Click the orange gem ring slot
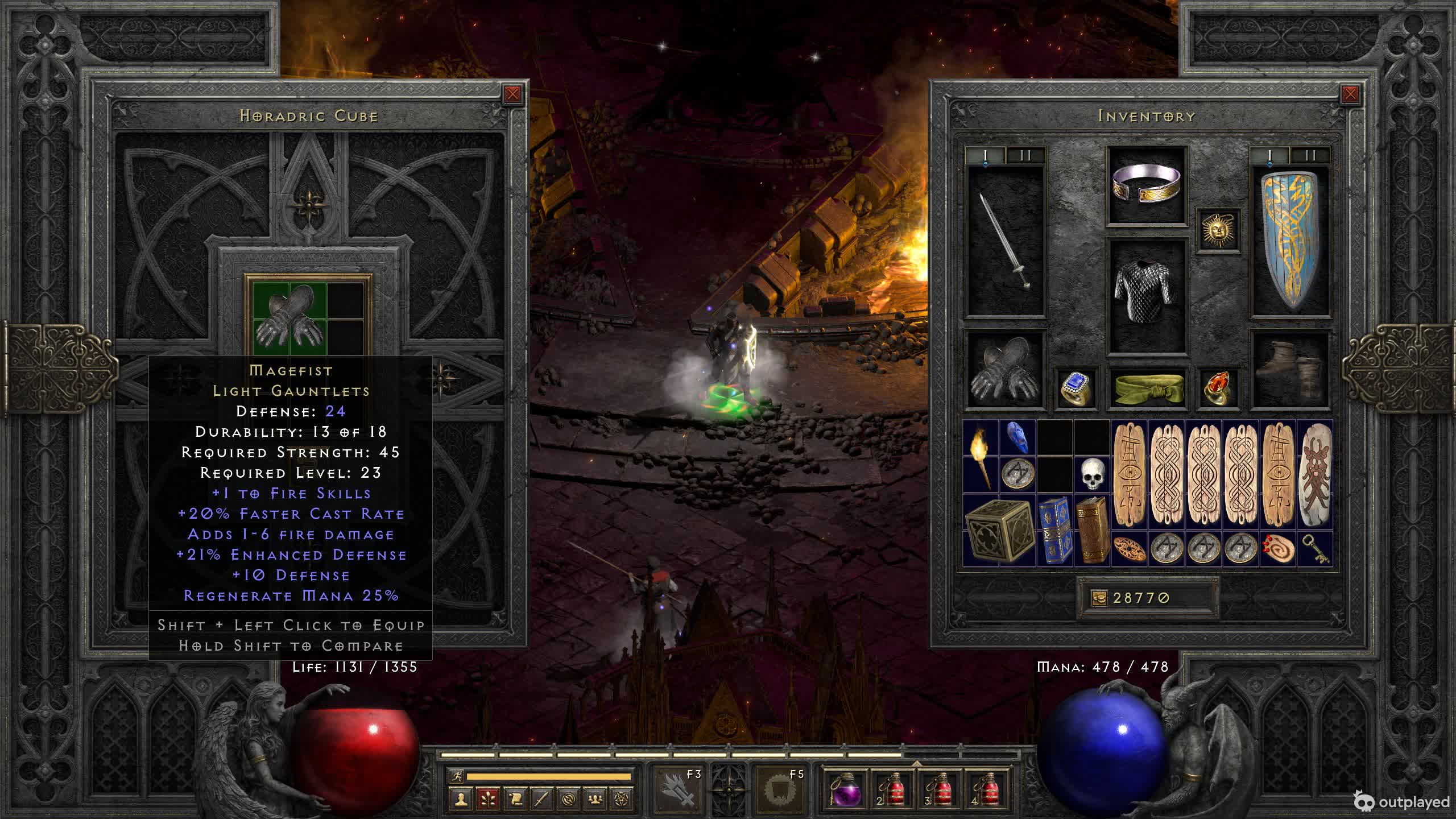Image resolution: width=1456 pixels, height=819 pixels. coord(1218,388)
